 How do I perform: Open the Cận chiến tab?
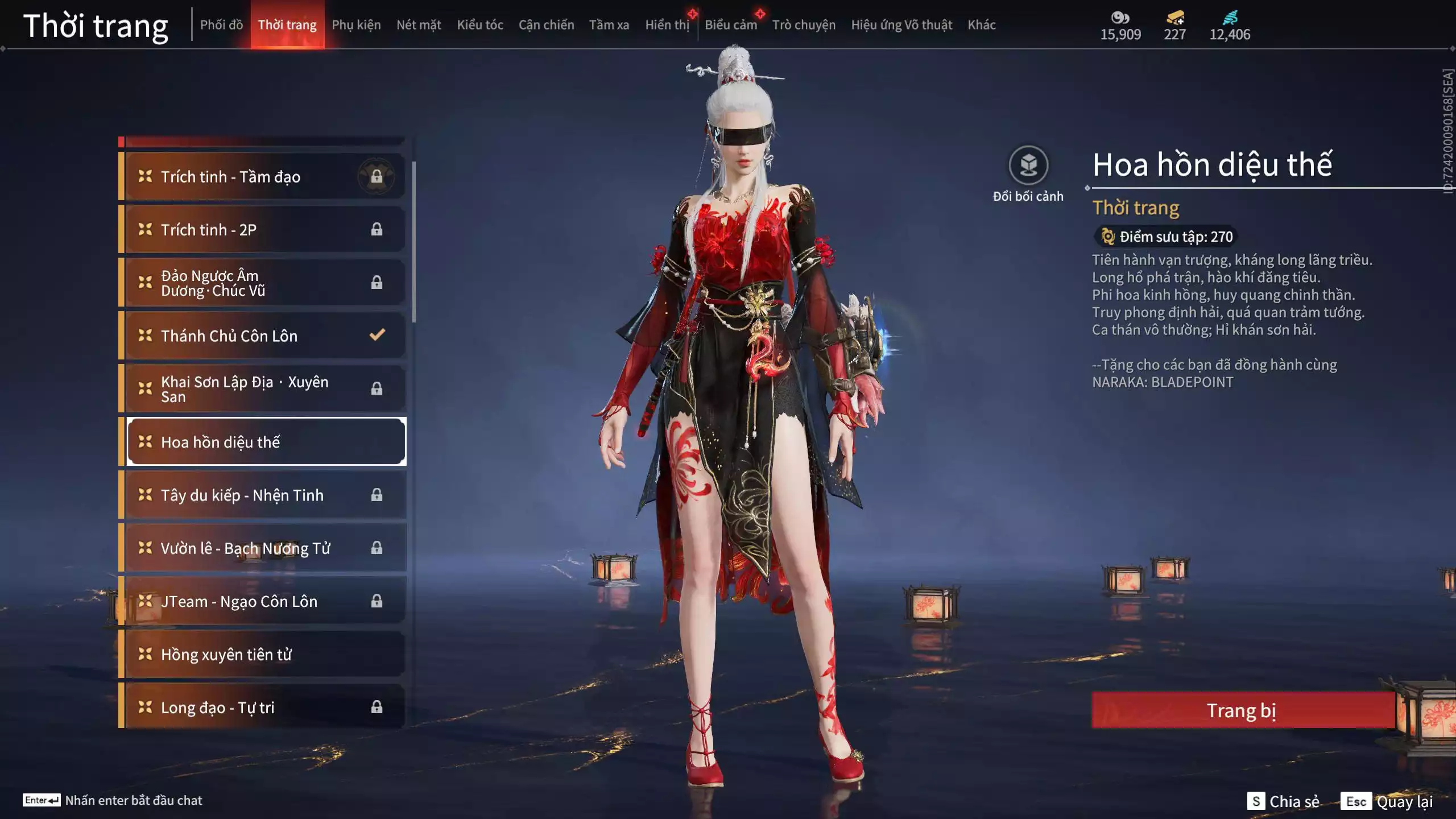point(546,25)
